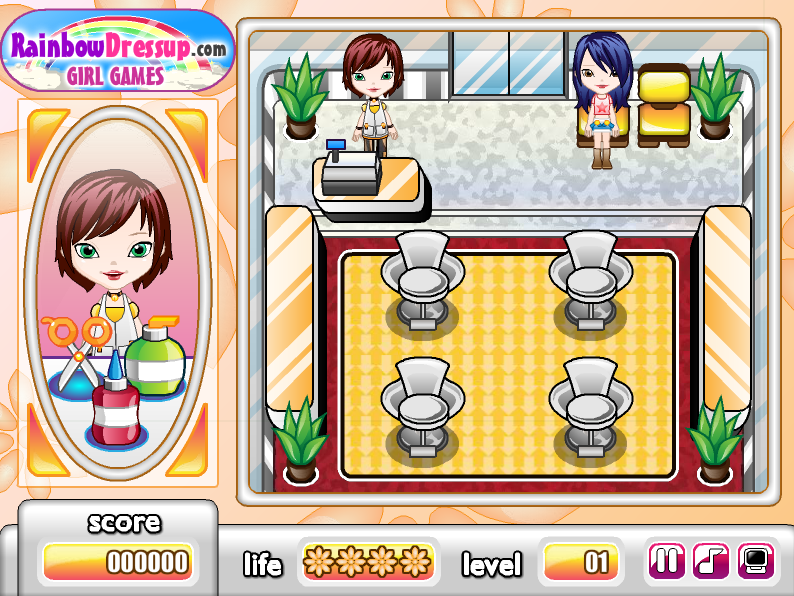Toggle the music note sound button
The image size is (794, 596).
point(712,561)
